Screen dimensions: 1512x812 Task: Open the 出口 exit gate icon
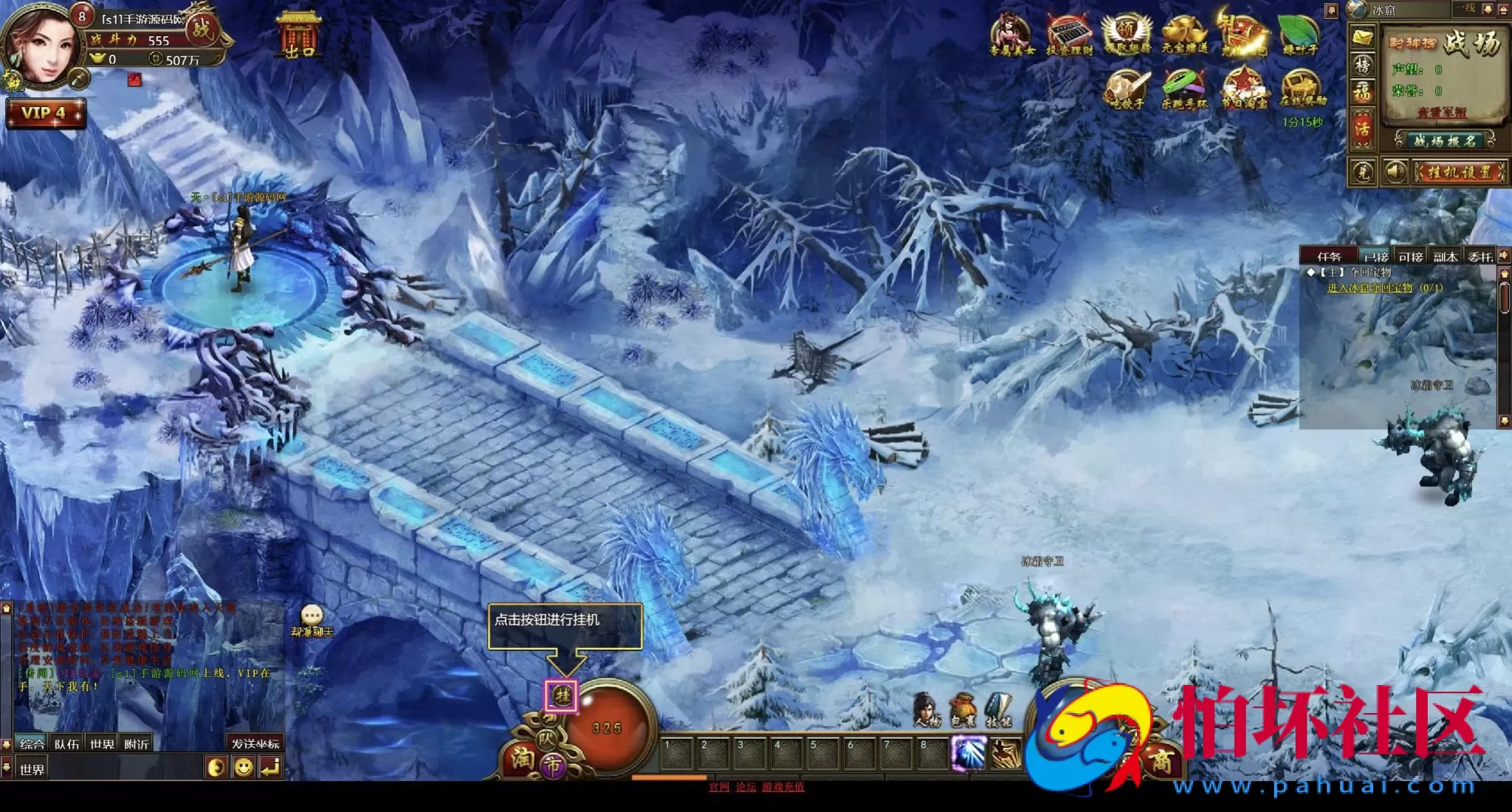(300, 34)
